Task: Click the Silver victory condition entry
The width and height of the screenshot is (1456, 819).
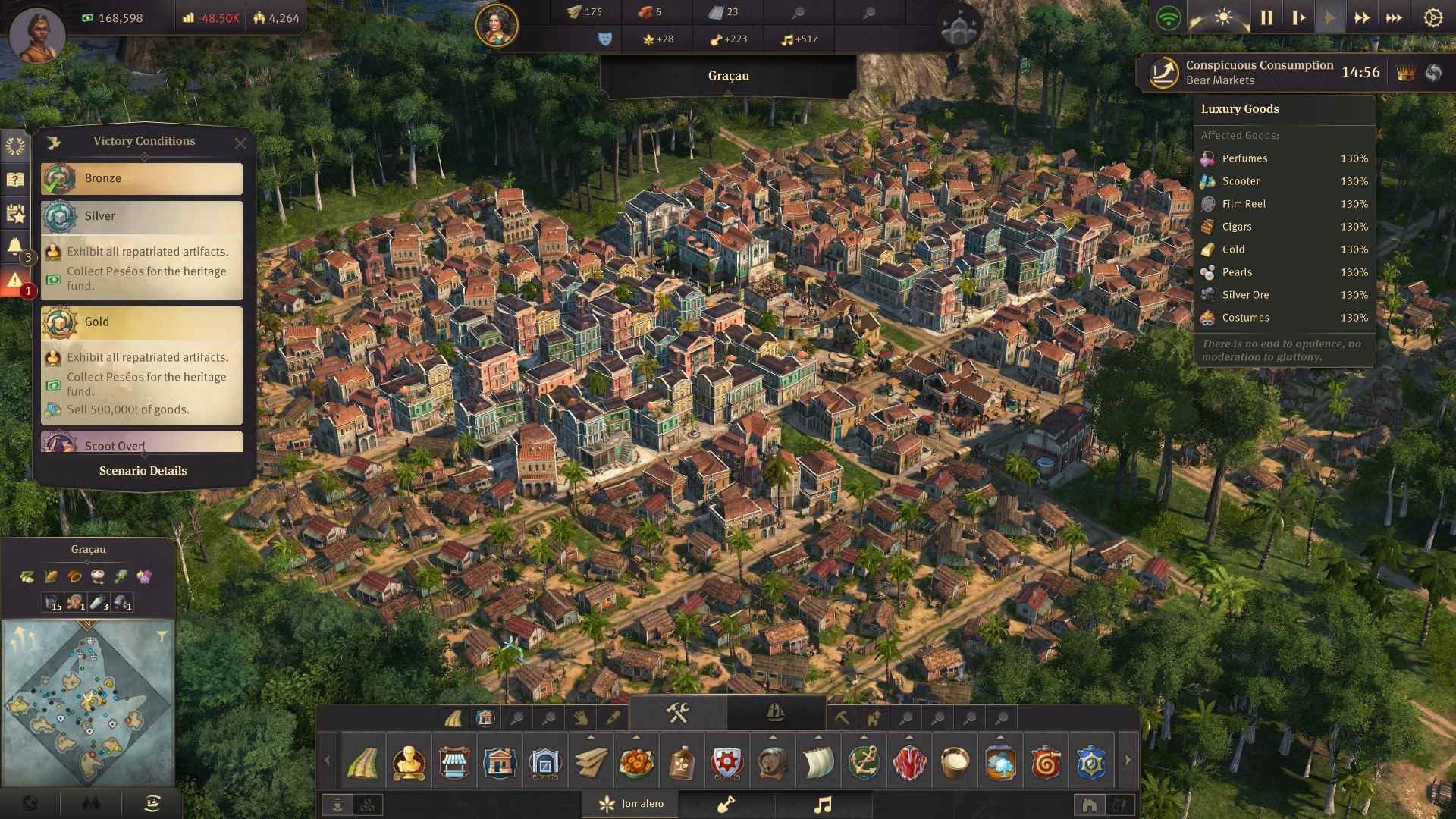Action: (141, 216)
